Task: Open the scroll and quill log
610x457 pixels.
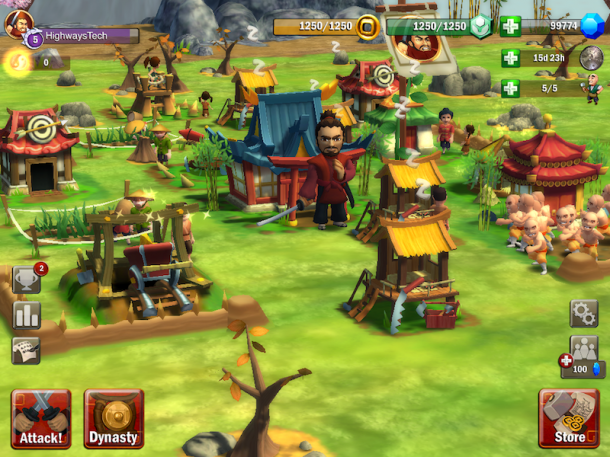Action: pyautogui.click(x=26, y=350)
